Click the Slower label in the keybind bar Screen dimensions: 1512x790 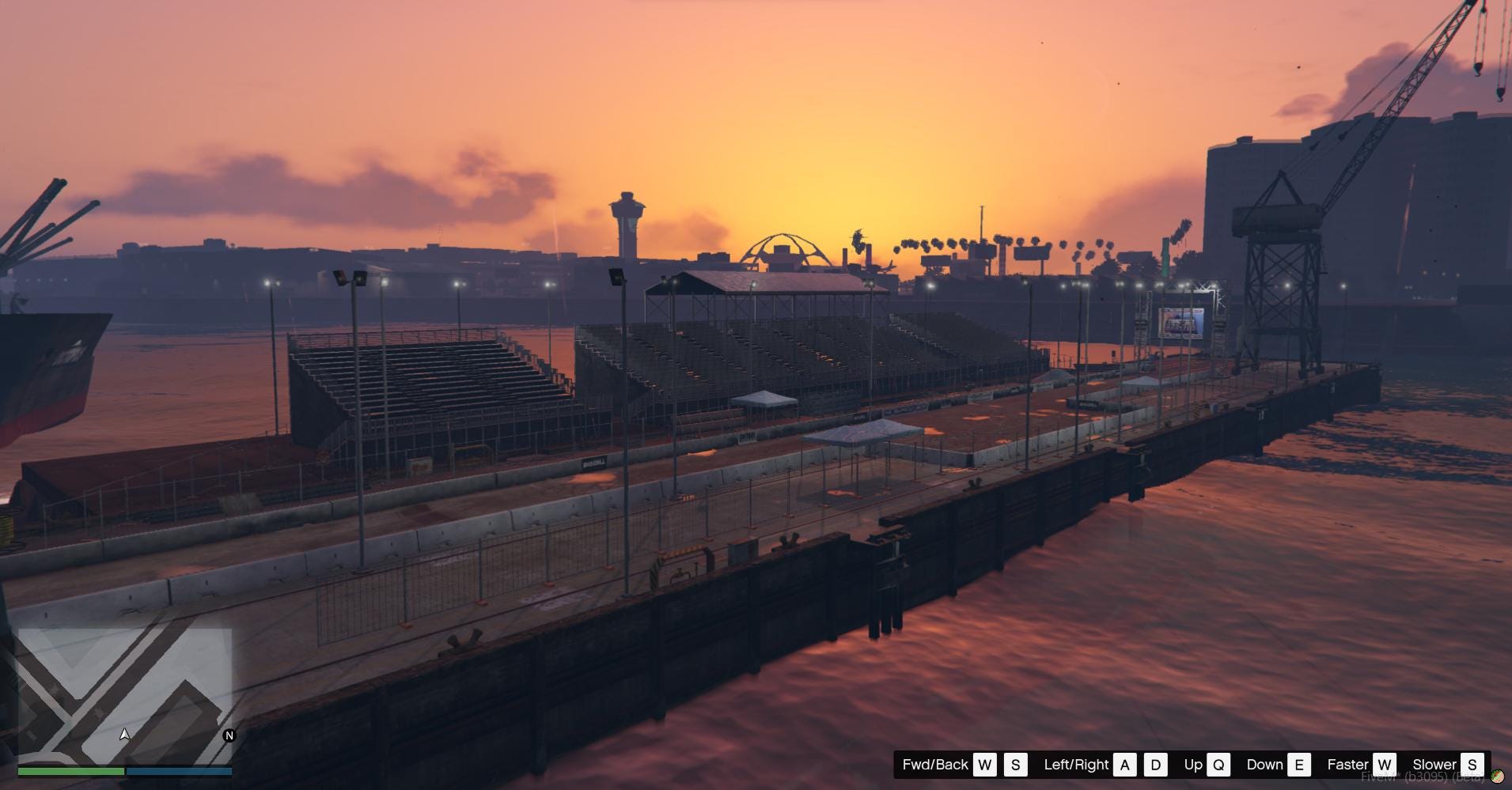point(1437,765)
